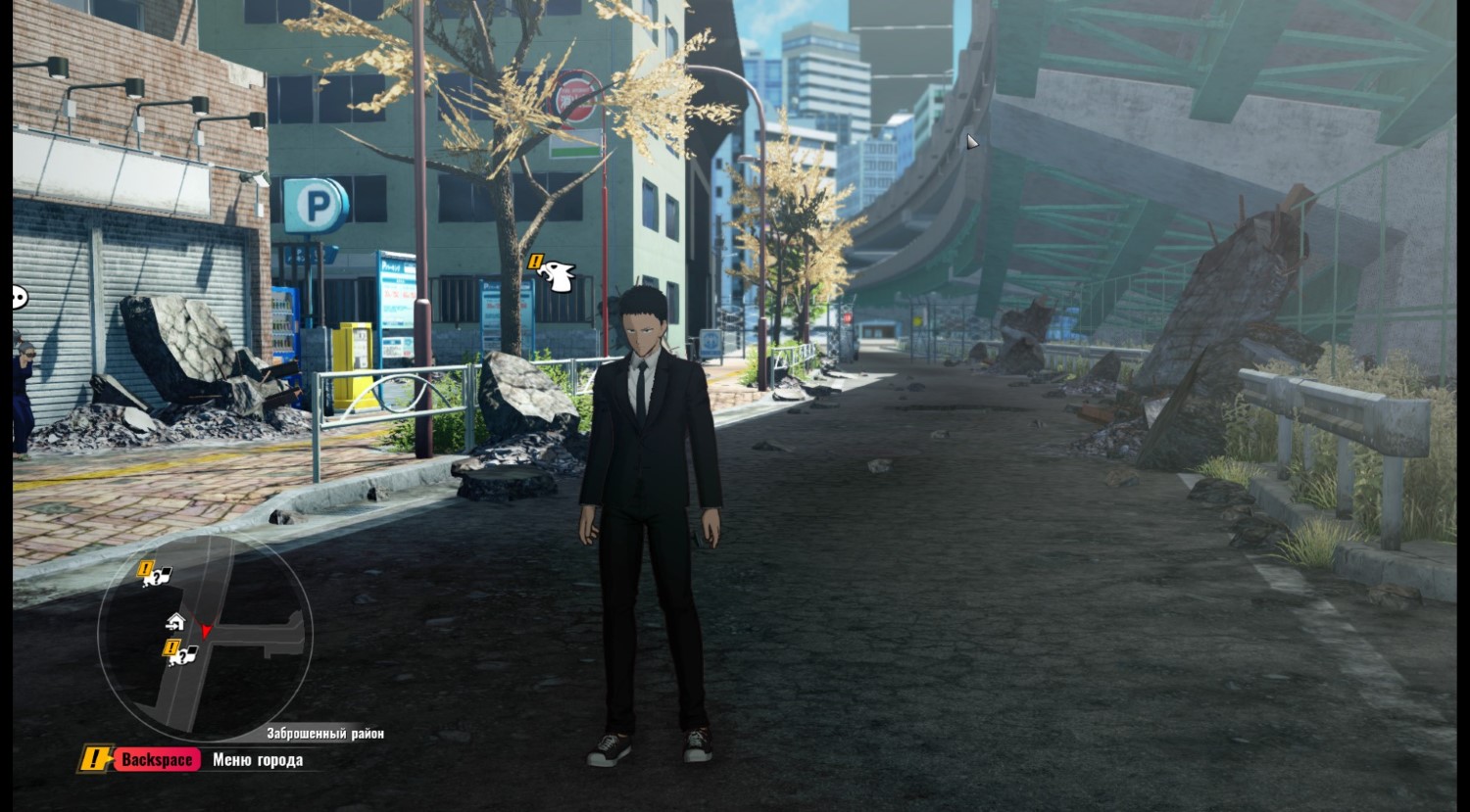
Task: Select the house entrance icon on the minimap
Action: click(x=175, y=621)
